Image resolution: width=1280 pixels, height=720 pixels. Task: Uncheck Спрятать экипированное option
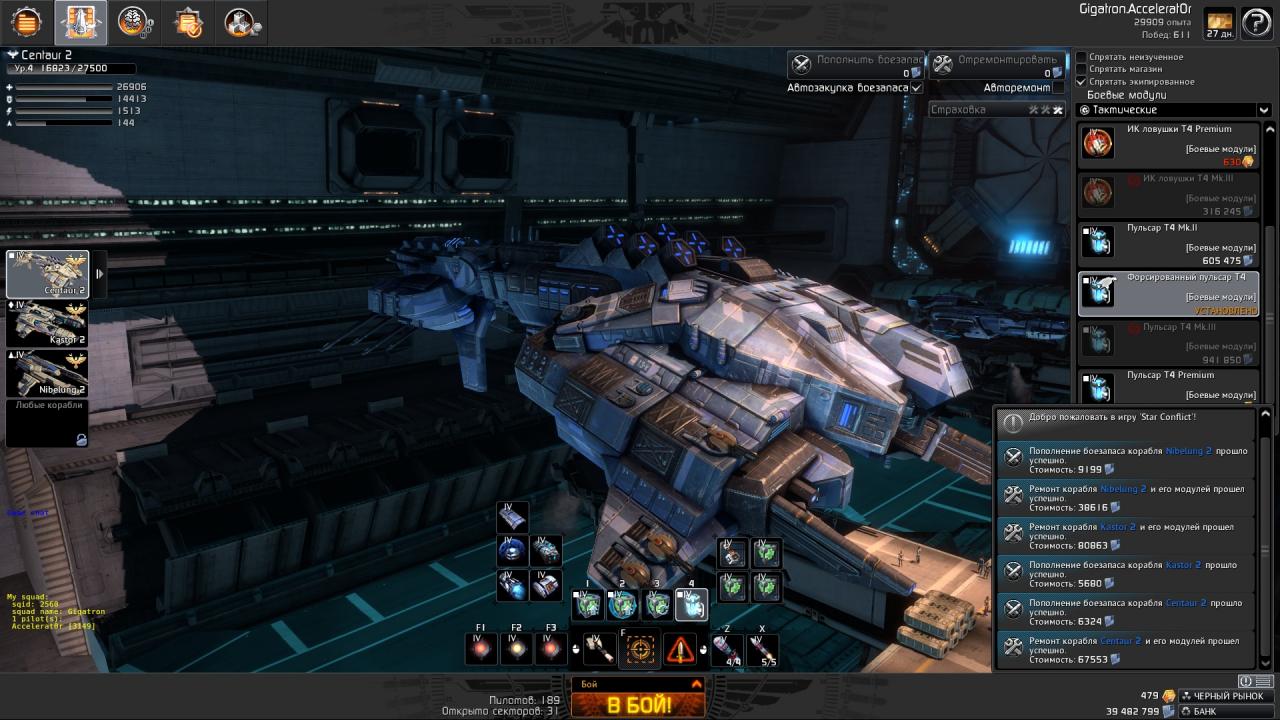pyautogui.click(x=1081, y=81)
